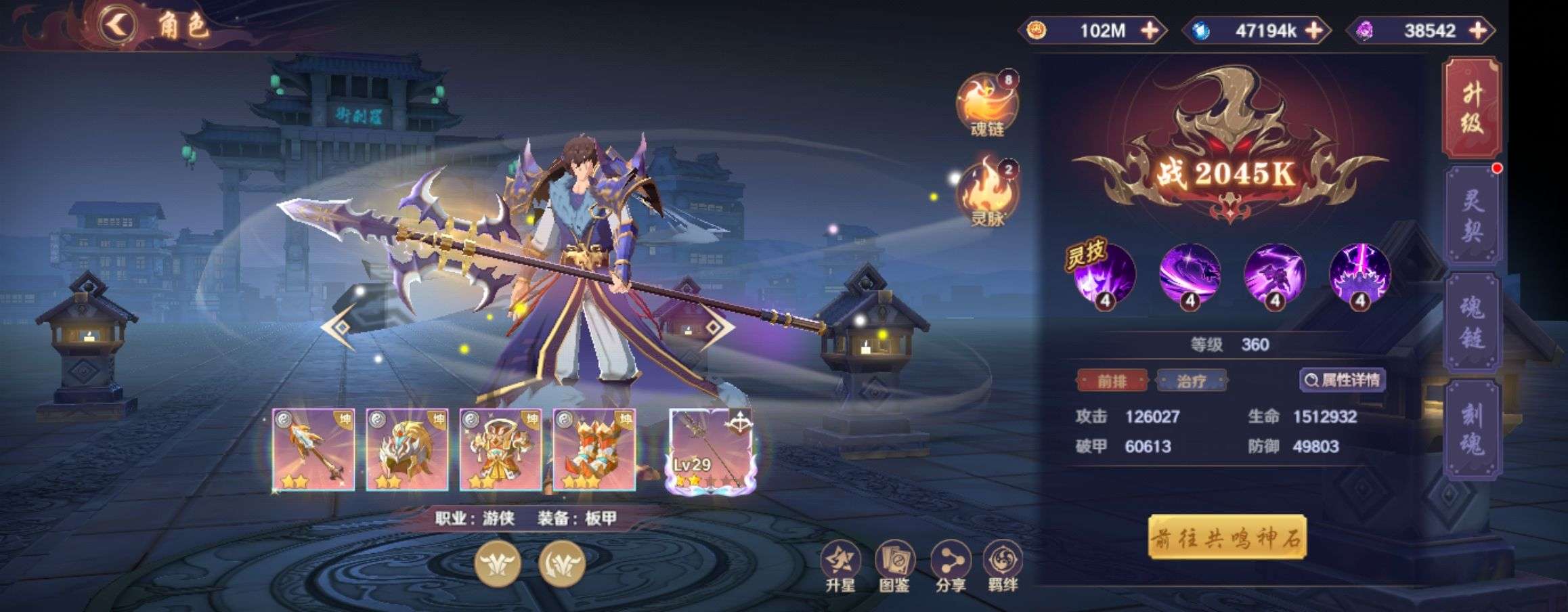Show 属性详情 attribute details
This screenshot has height=612, width=1568.
pos(1343,380)
